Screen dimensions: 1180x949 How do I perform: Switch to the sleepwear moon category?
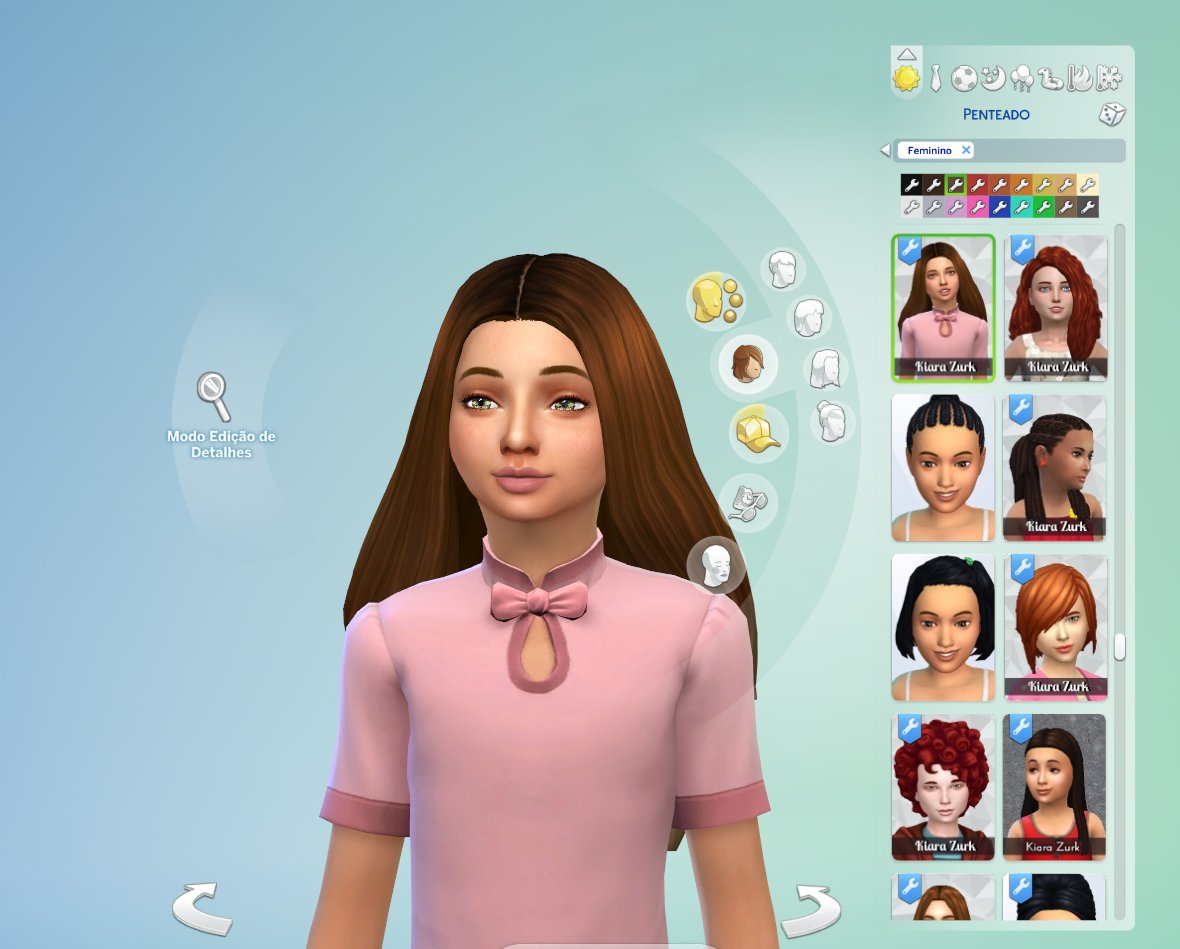pos(992,77)
